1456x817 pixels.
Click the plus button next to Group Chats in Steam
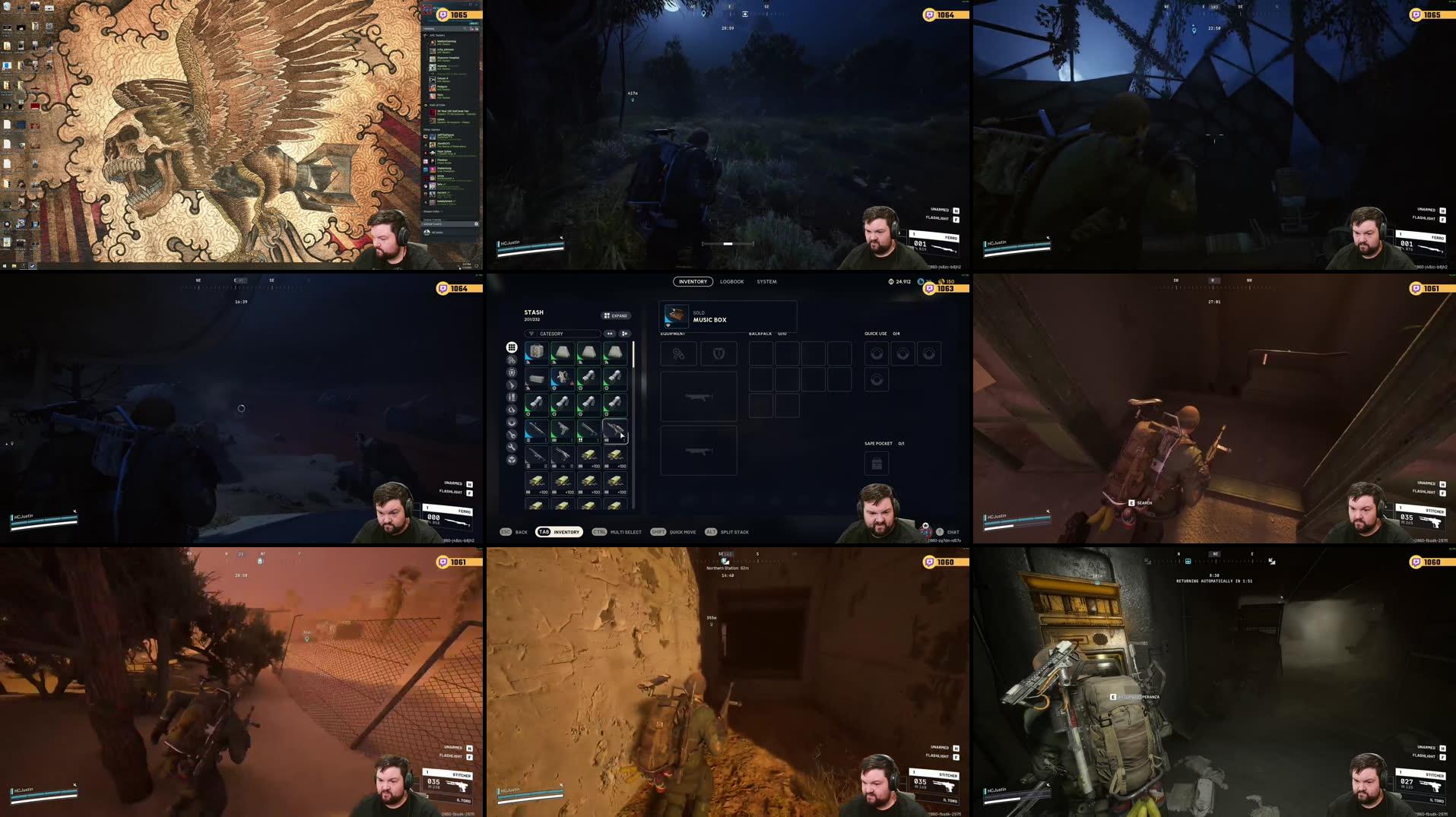[x=477, y=223]
